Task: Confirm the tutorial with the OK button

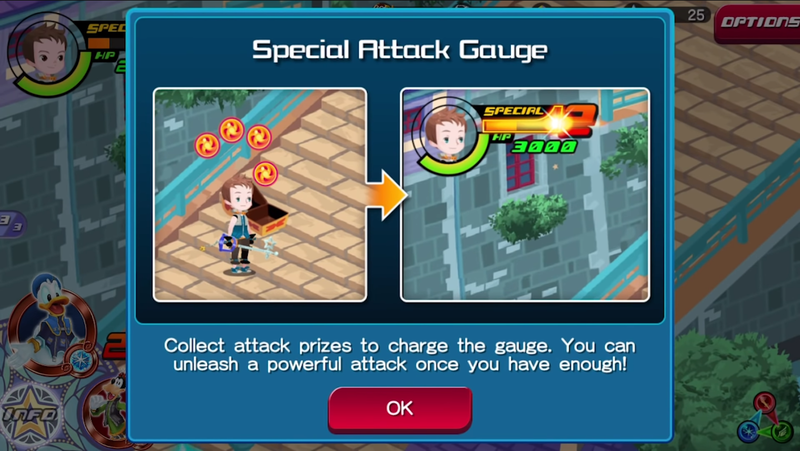Action: pyautogui.click(x=400, y=408)
